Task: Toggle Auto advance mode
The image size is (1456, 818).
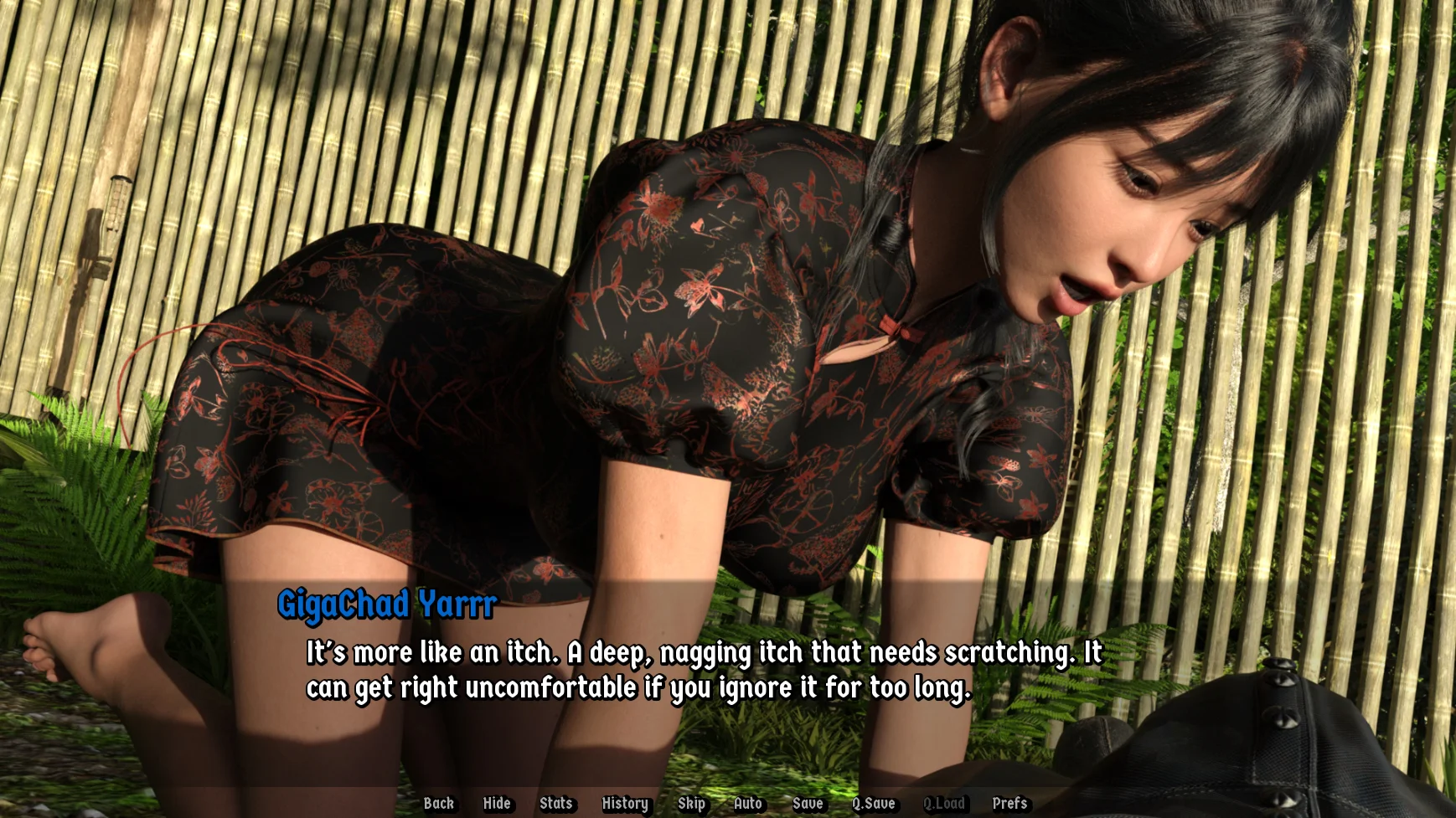Action: coord(748,804)
